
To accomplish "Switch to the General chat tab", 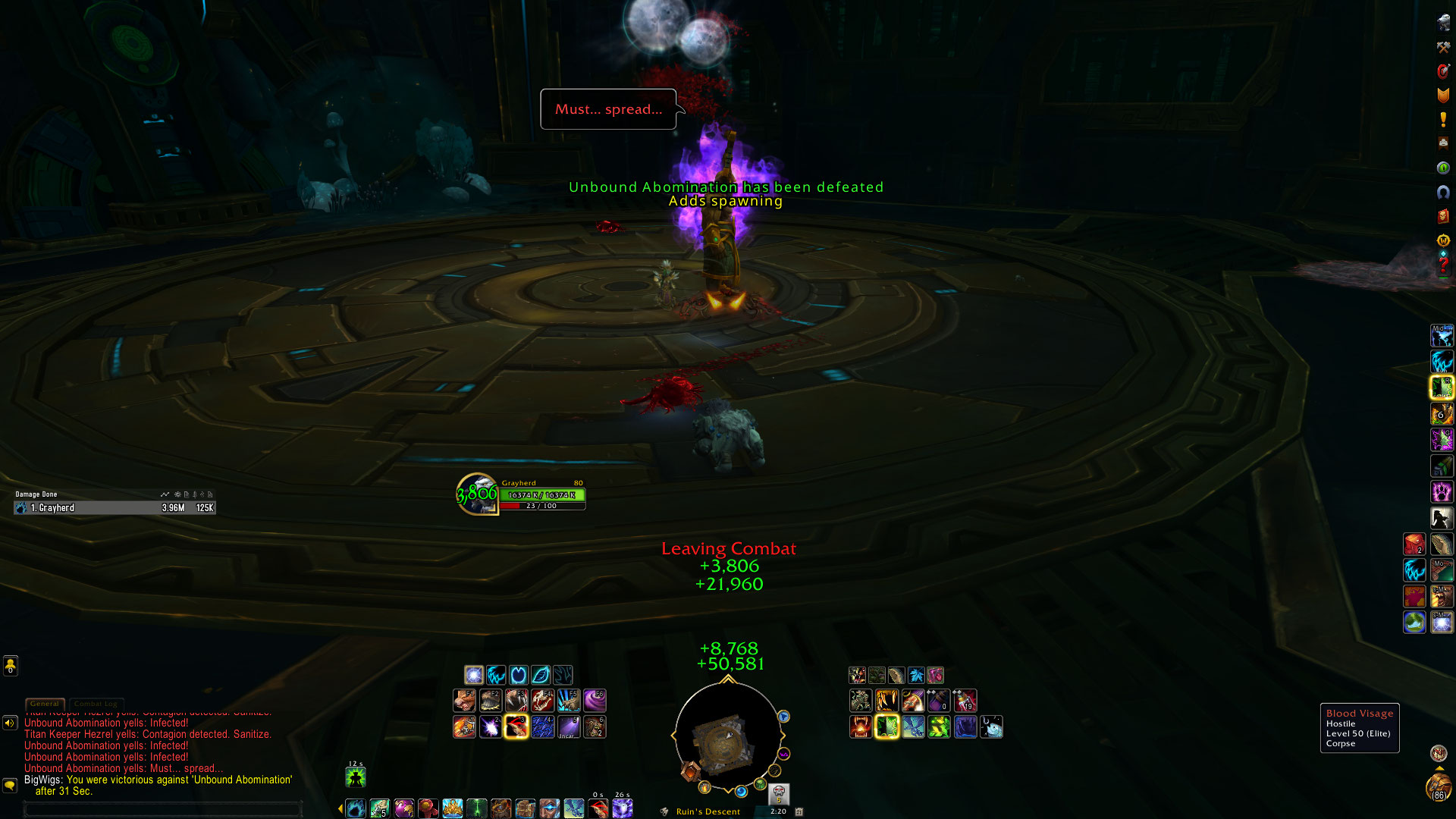I will [45, 704].
